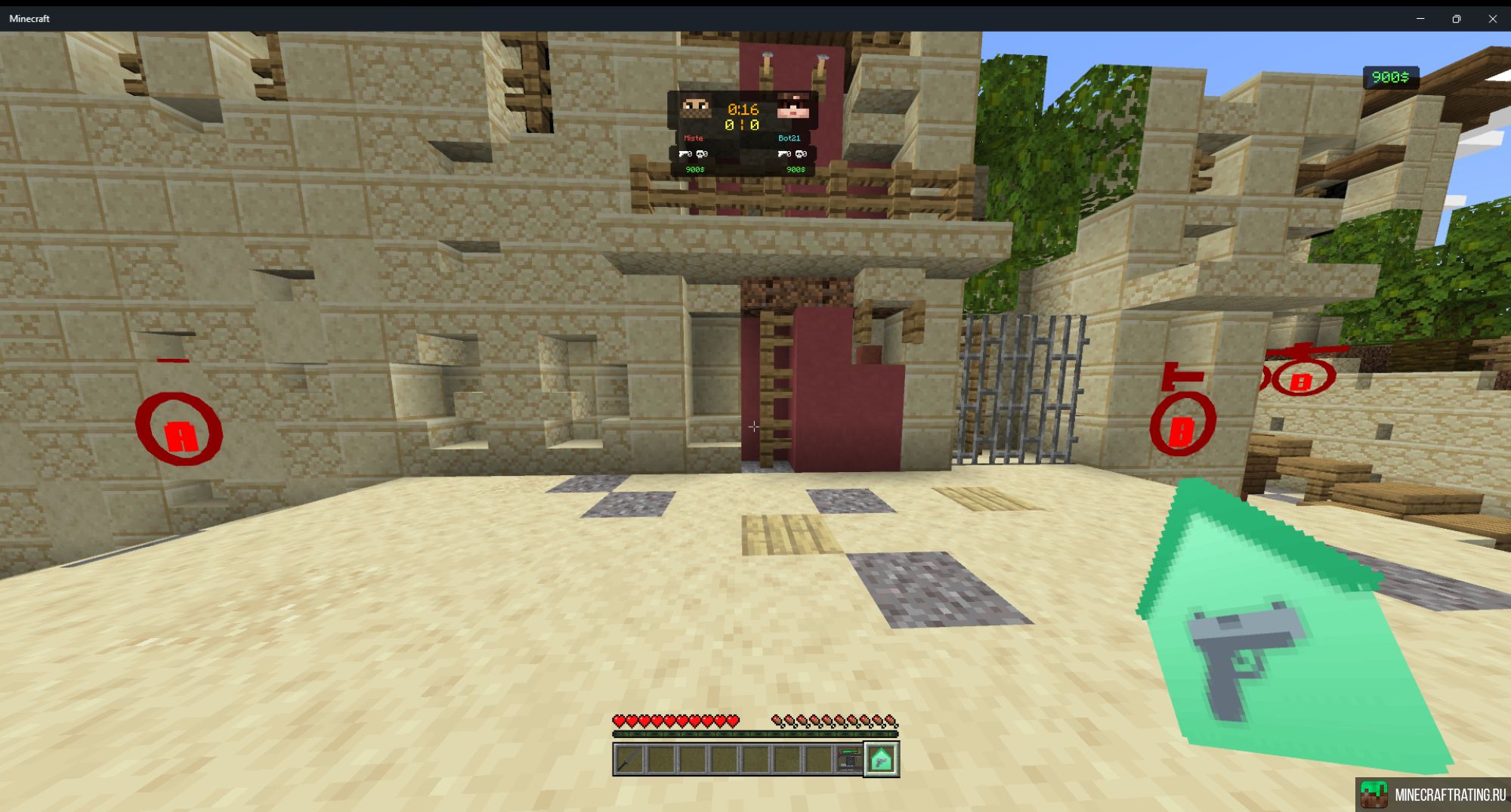Screen dimensions: 1511x812
Task: Click the Bot21 player name text
Action: point(790,139)
